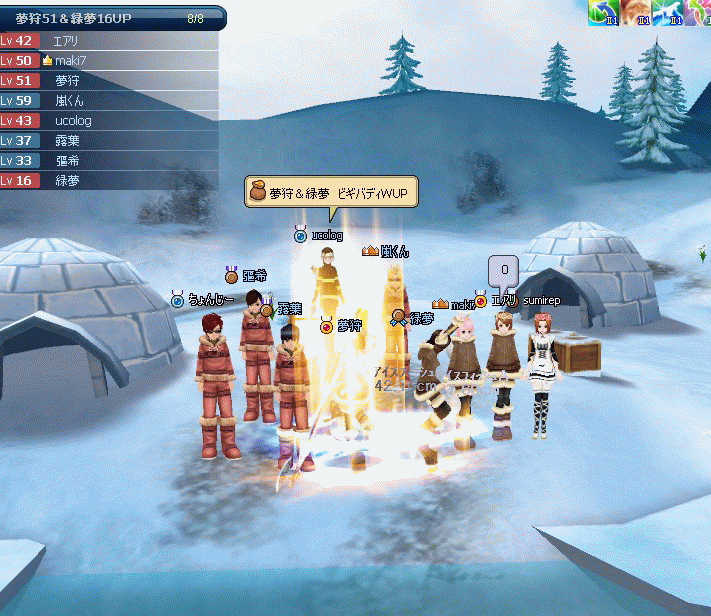Click the green blue-arrow buff icon
711x616 pixels.
(x=604, y=12)
